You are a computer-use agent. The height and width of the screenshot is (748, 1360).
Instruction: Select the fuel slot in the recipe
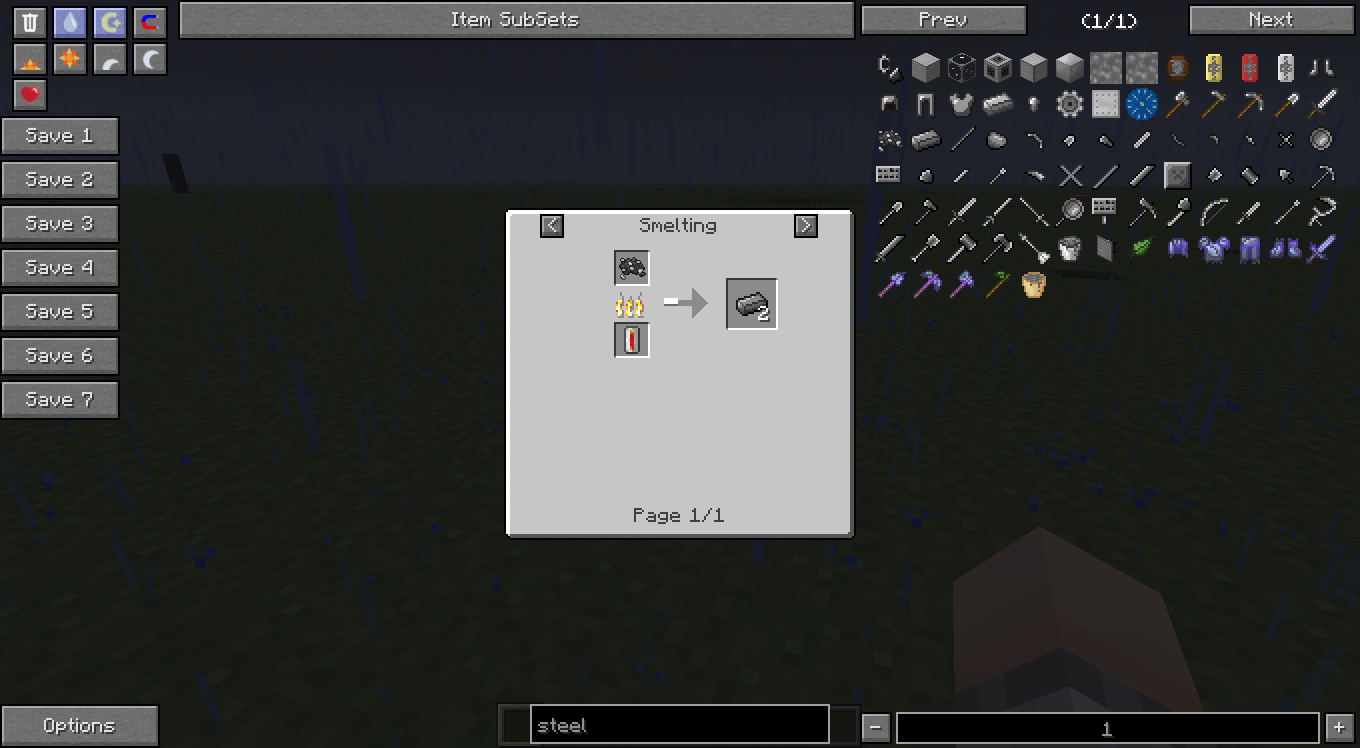pos(632,341)
